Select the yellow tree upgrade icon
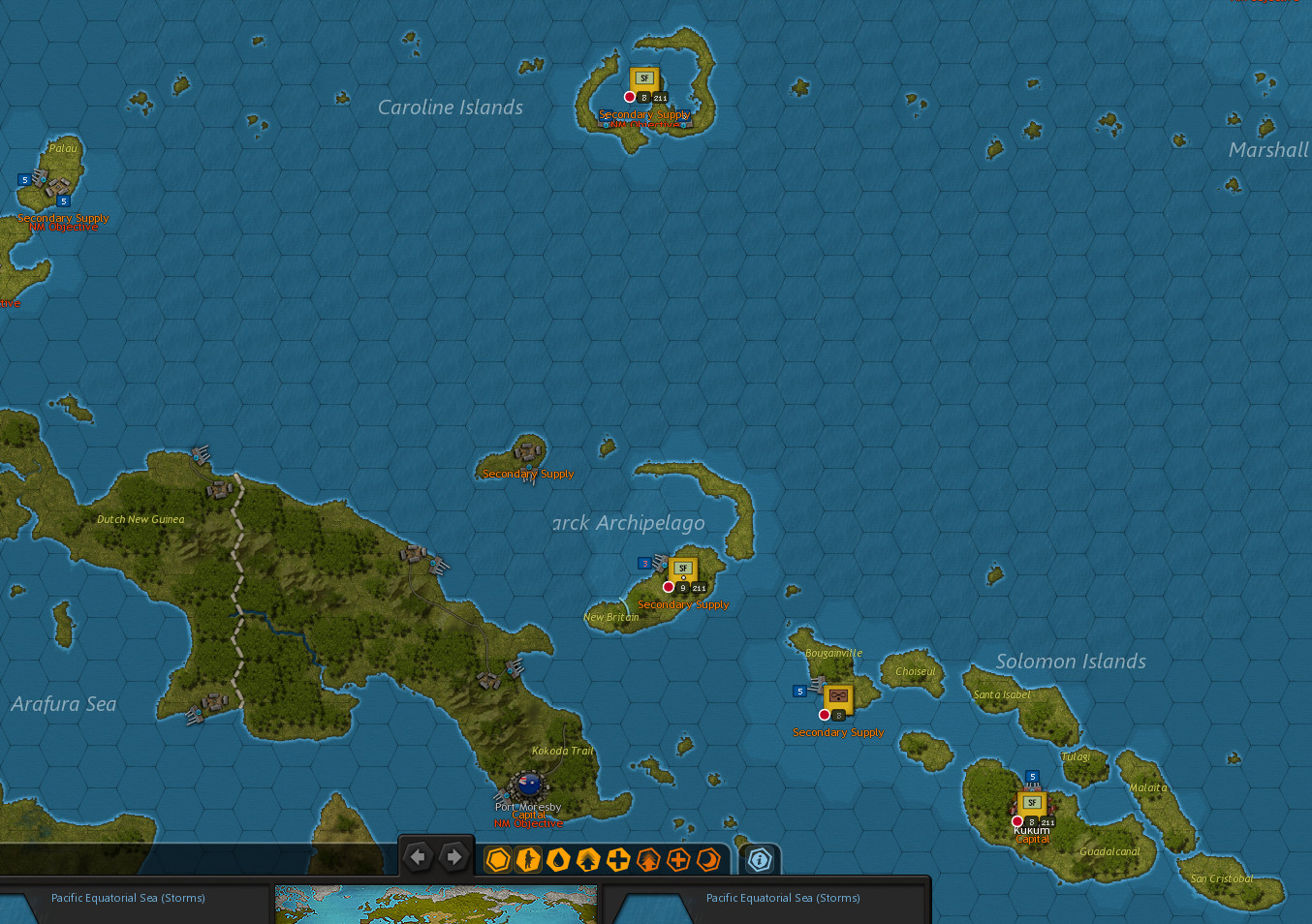This screenshot has width=1312, height=924. 588,859
